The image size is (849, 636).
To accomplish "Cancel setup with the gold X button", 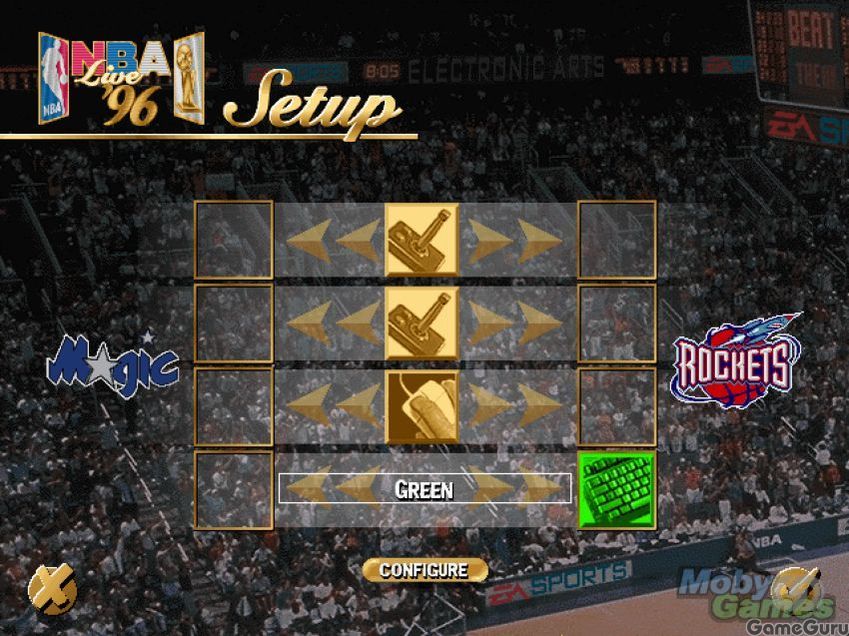I will (x=51, y=589).
